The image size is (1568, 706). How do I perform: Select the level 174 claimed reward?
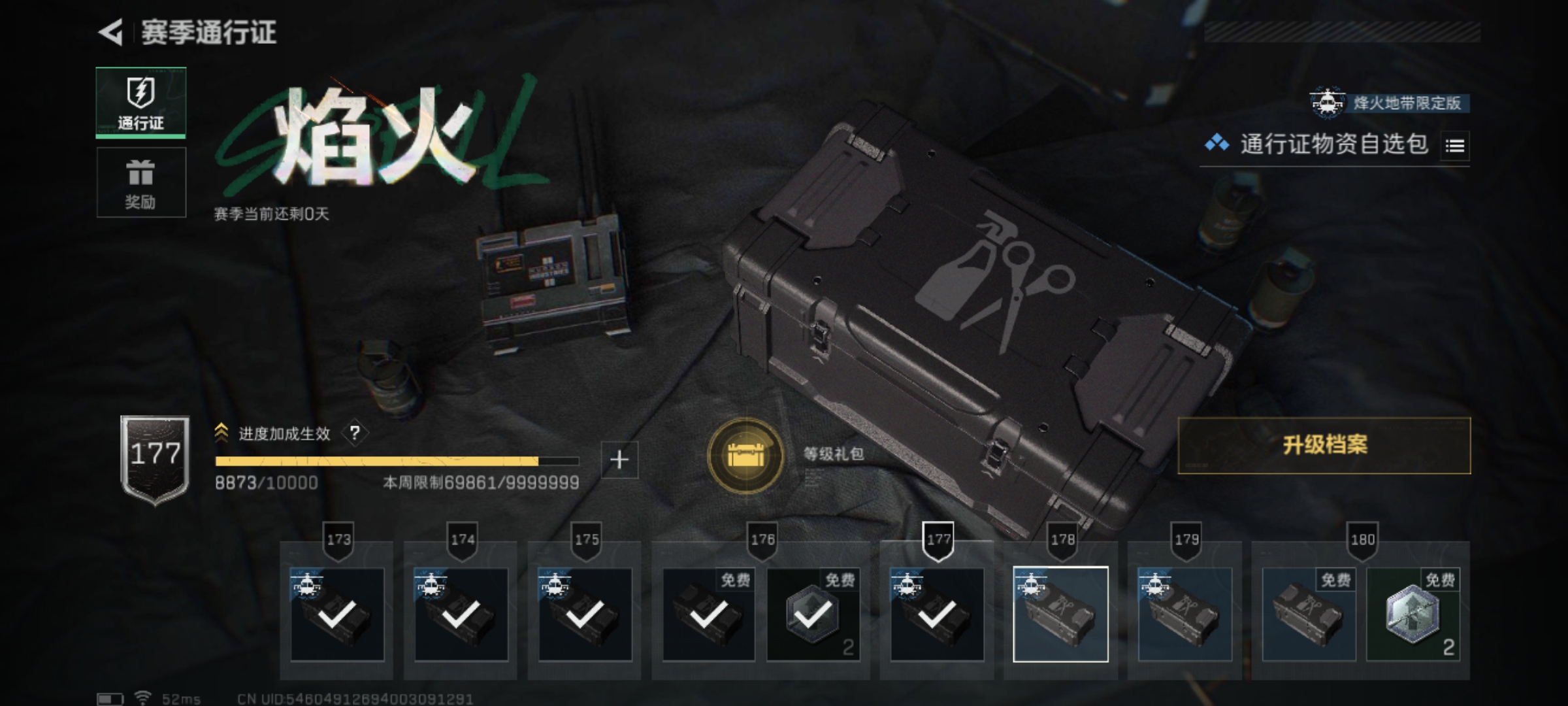tap(461, 614)
